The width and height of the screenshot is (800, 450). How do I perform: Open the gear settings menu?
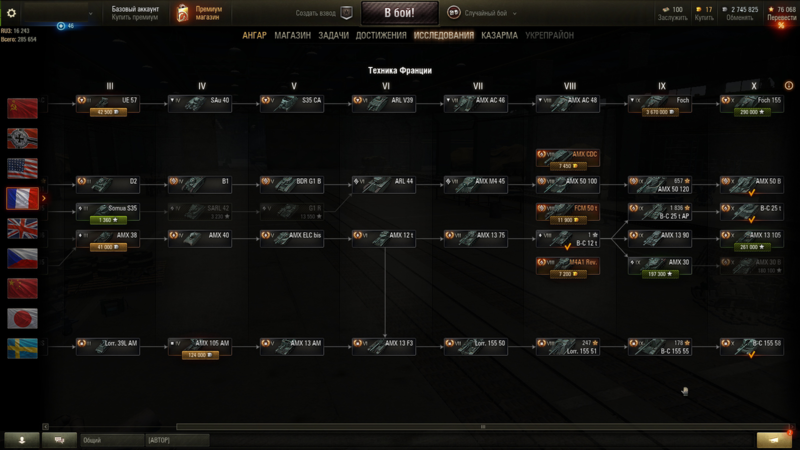point(12,13)
